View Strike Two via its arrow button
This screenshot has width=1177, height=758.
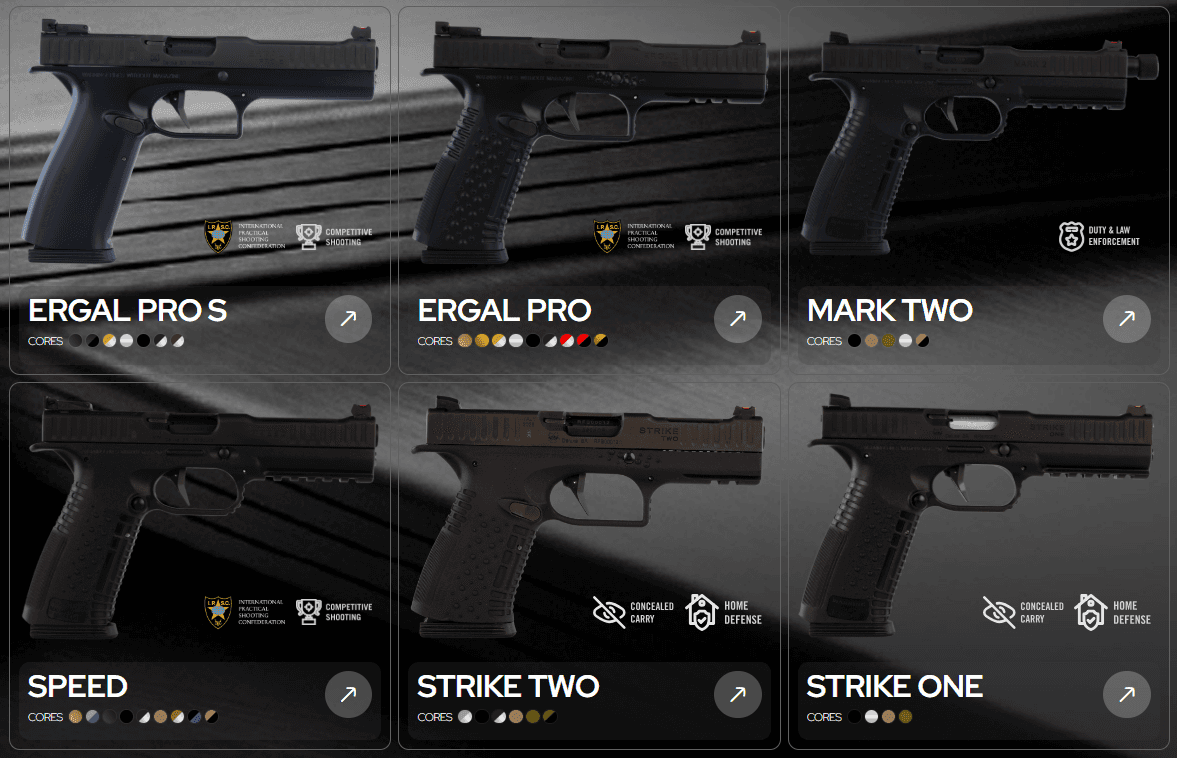point(737,694)
